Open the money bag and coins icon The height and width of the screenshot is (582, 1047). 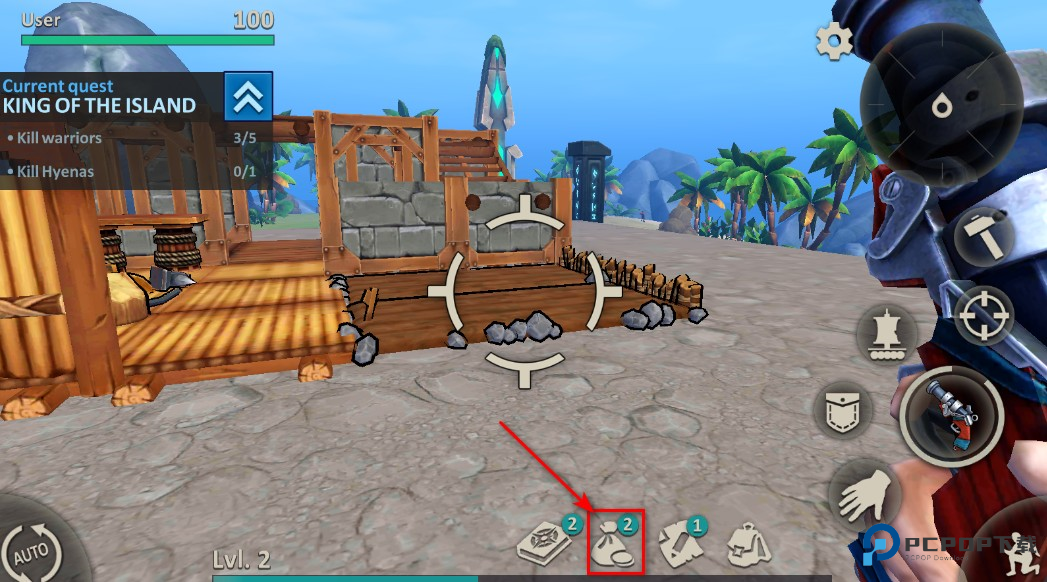point(614,542)
